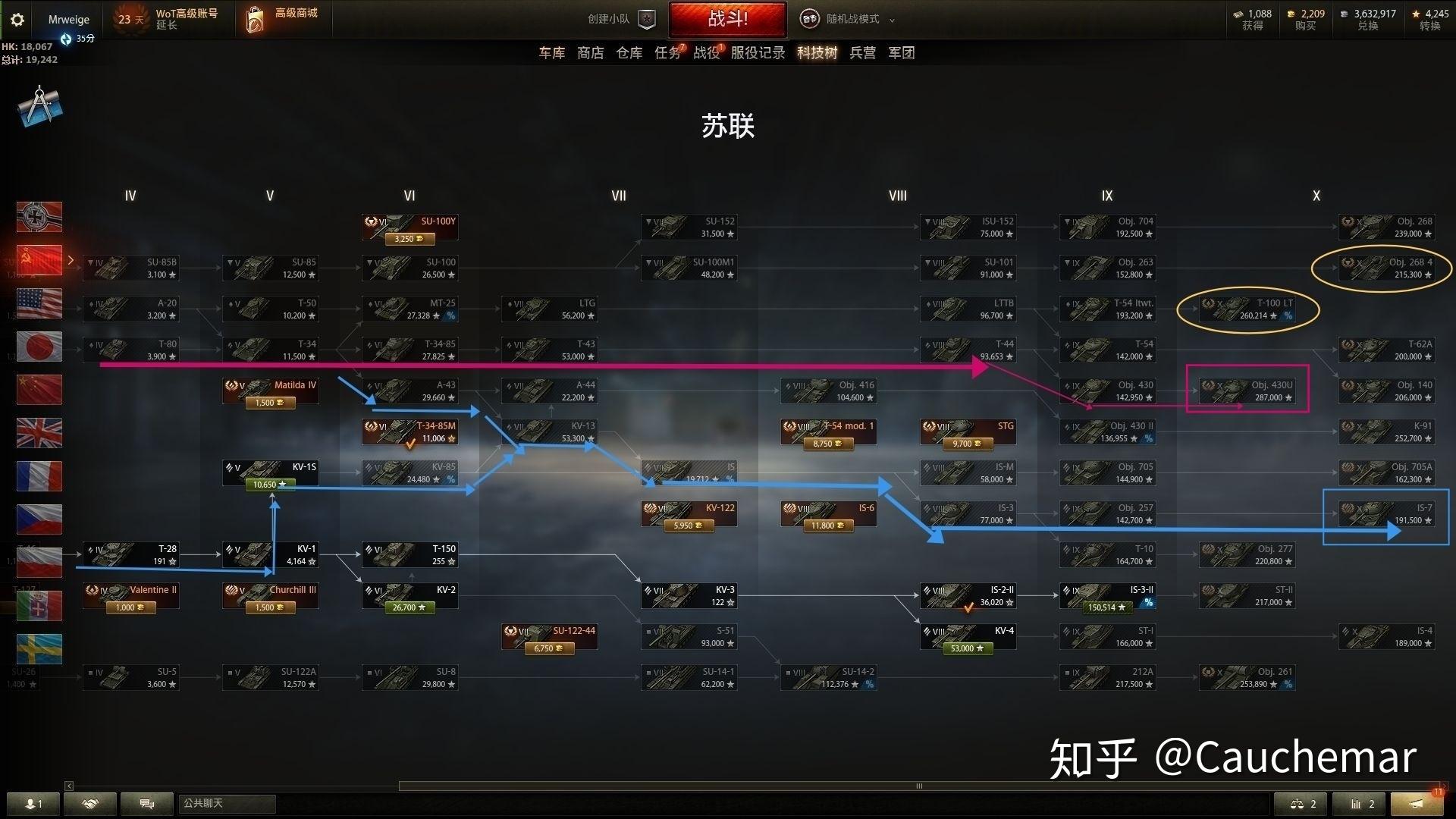This screenshot has width=1456, height=819.
Task: Open the chat channels icon near the chat box
Action: [x=147, y=803]
